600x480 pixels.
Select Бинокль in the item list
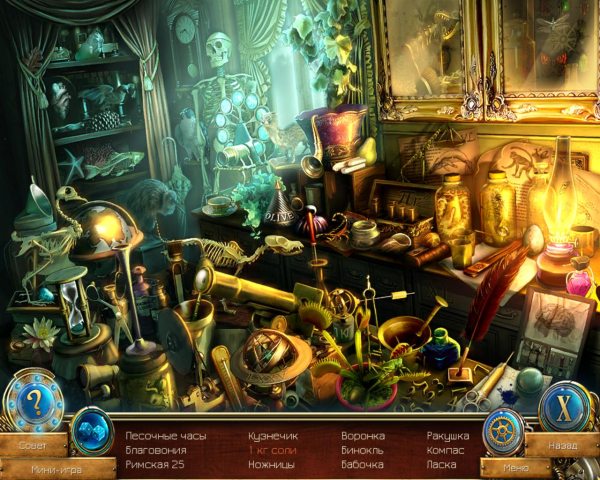tap(361, 450)
